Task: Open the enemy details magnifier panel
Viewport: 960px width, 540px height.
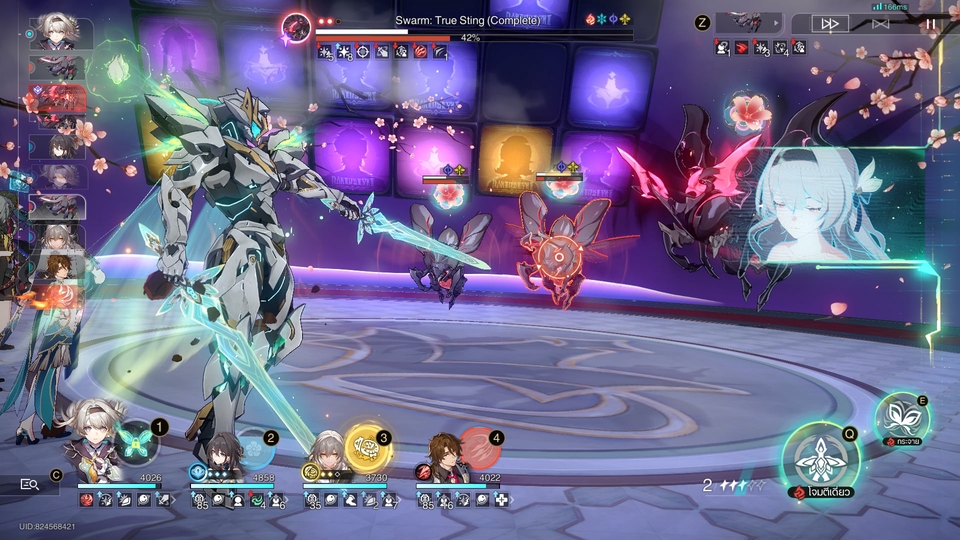Action: 30,485
